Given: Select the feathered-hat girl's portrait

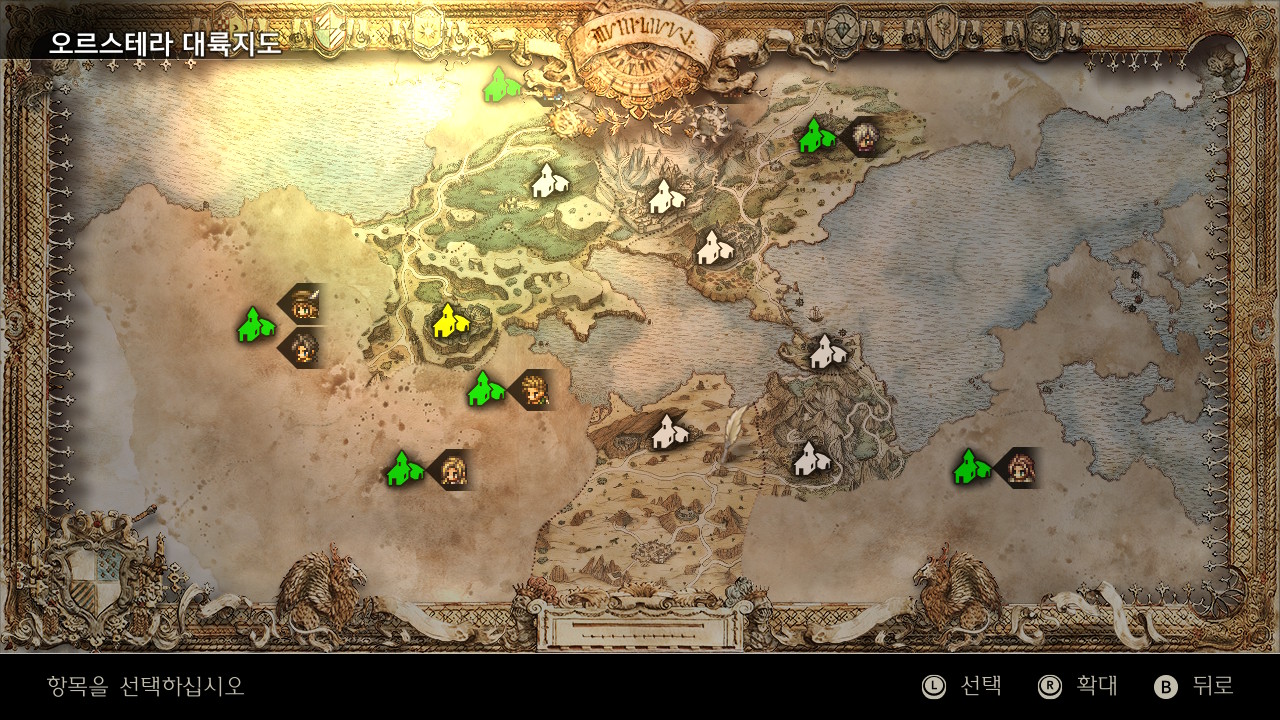Looking at the screenshot, I should [x=303, y=304].
